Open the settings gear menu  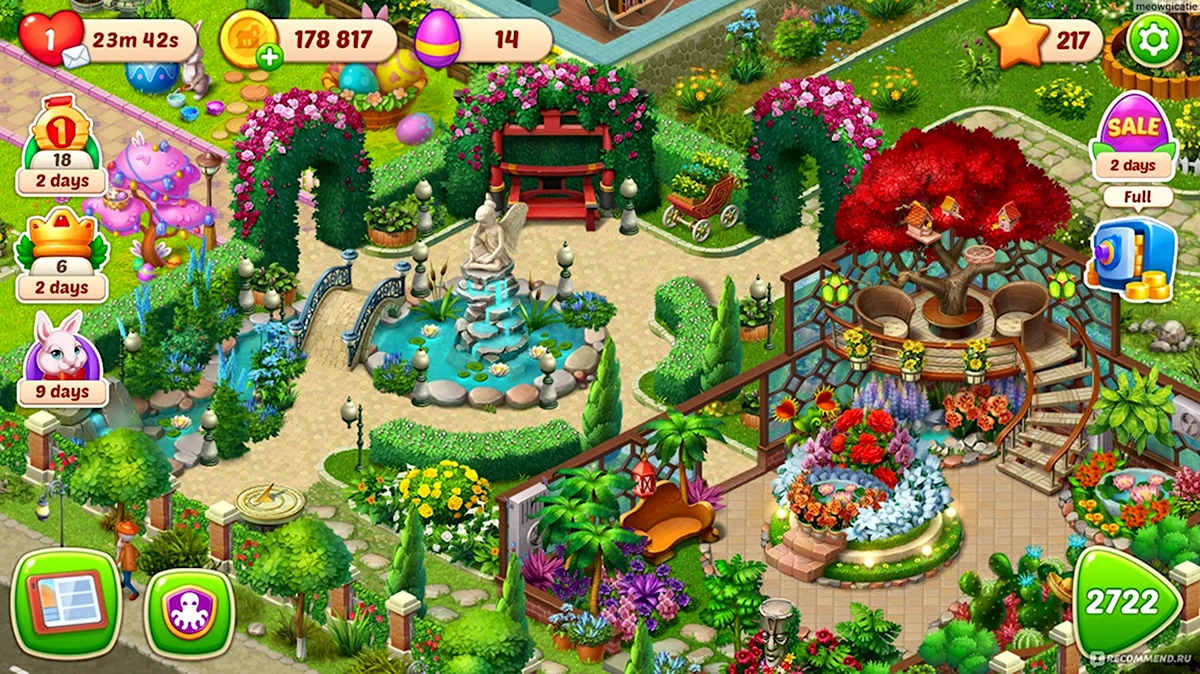click(1155, 41)
